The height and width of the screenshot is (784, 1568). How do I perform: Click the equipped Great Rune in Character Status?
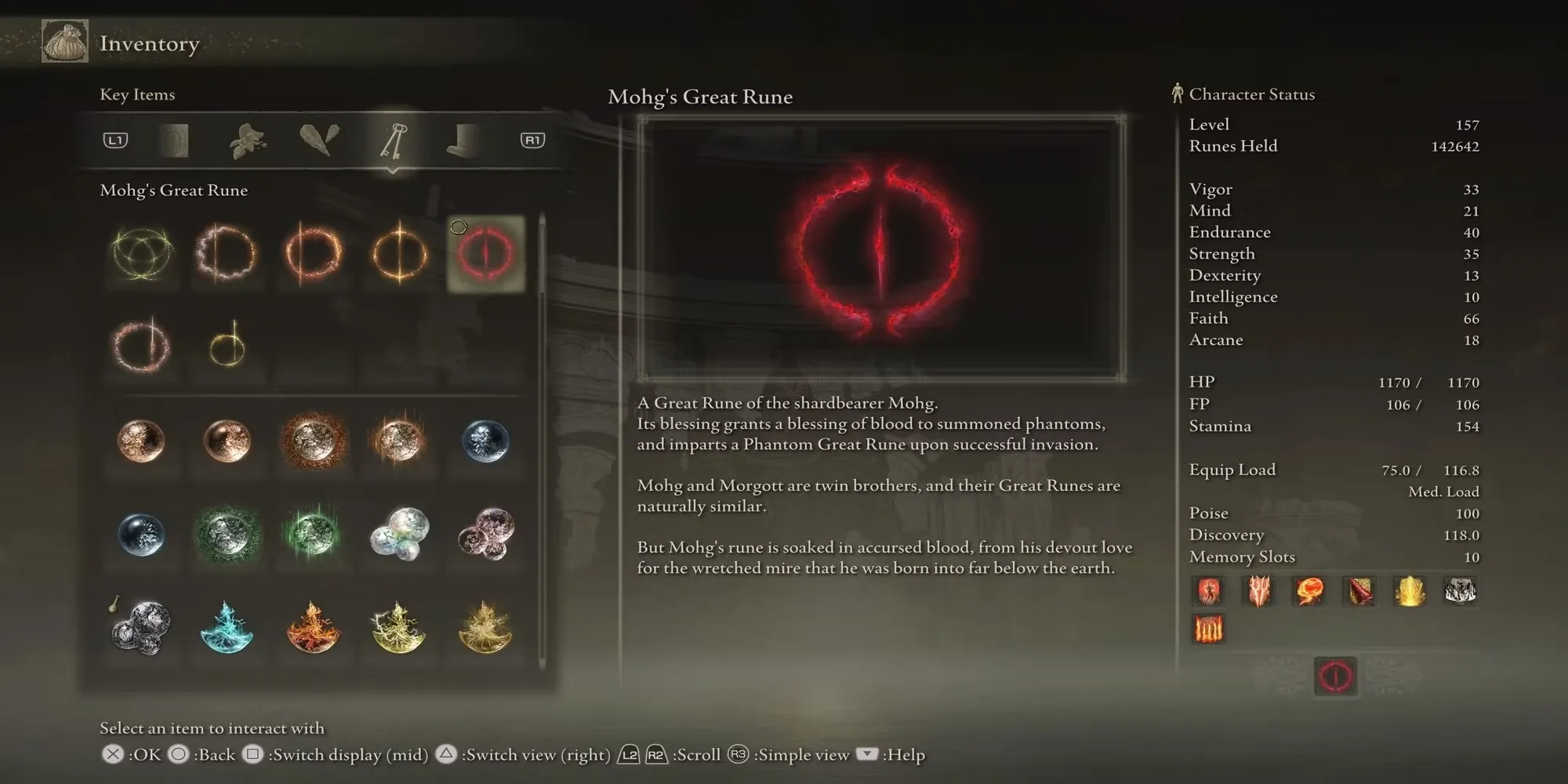point(1335,676)
